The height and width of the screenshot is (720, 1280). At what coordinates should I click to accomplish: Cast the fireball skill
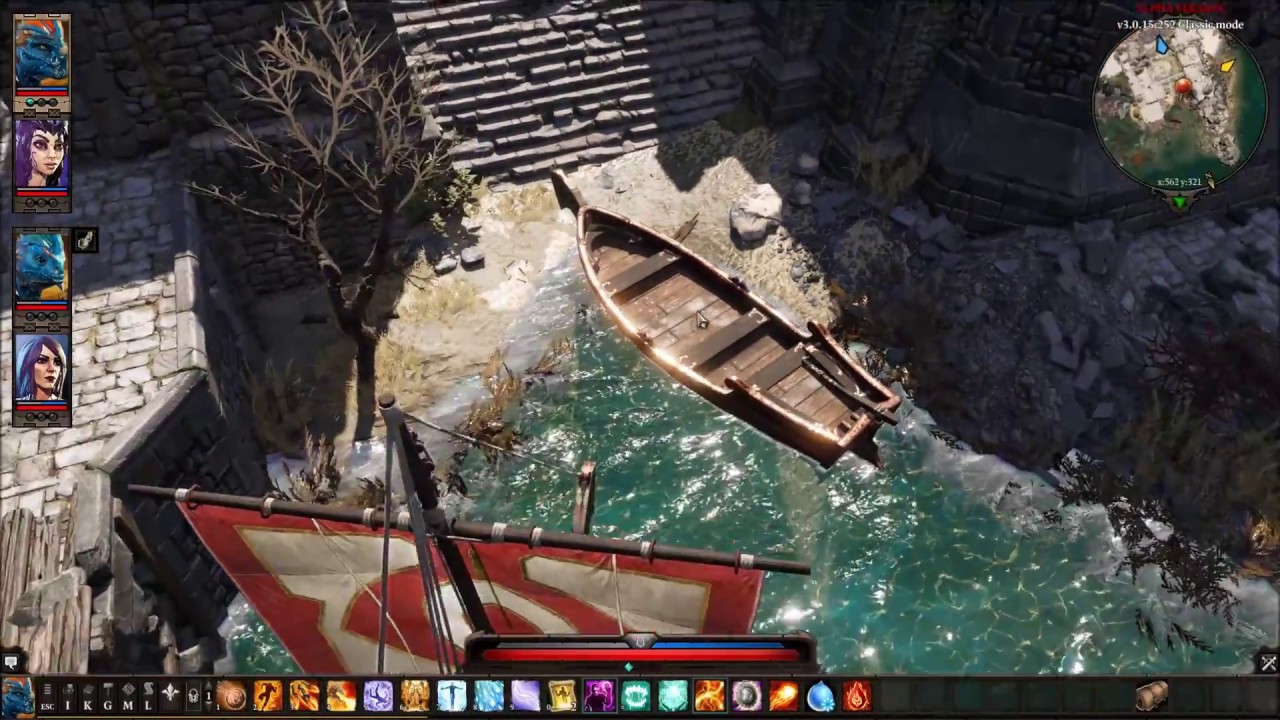click(783, 696)
